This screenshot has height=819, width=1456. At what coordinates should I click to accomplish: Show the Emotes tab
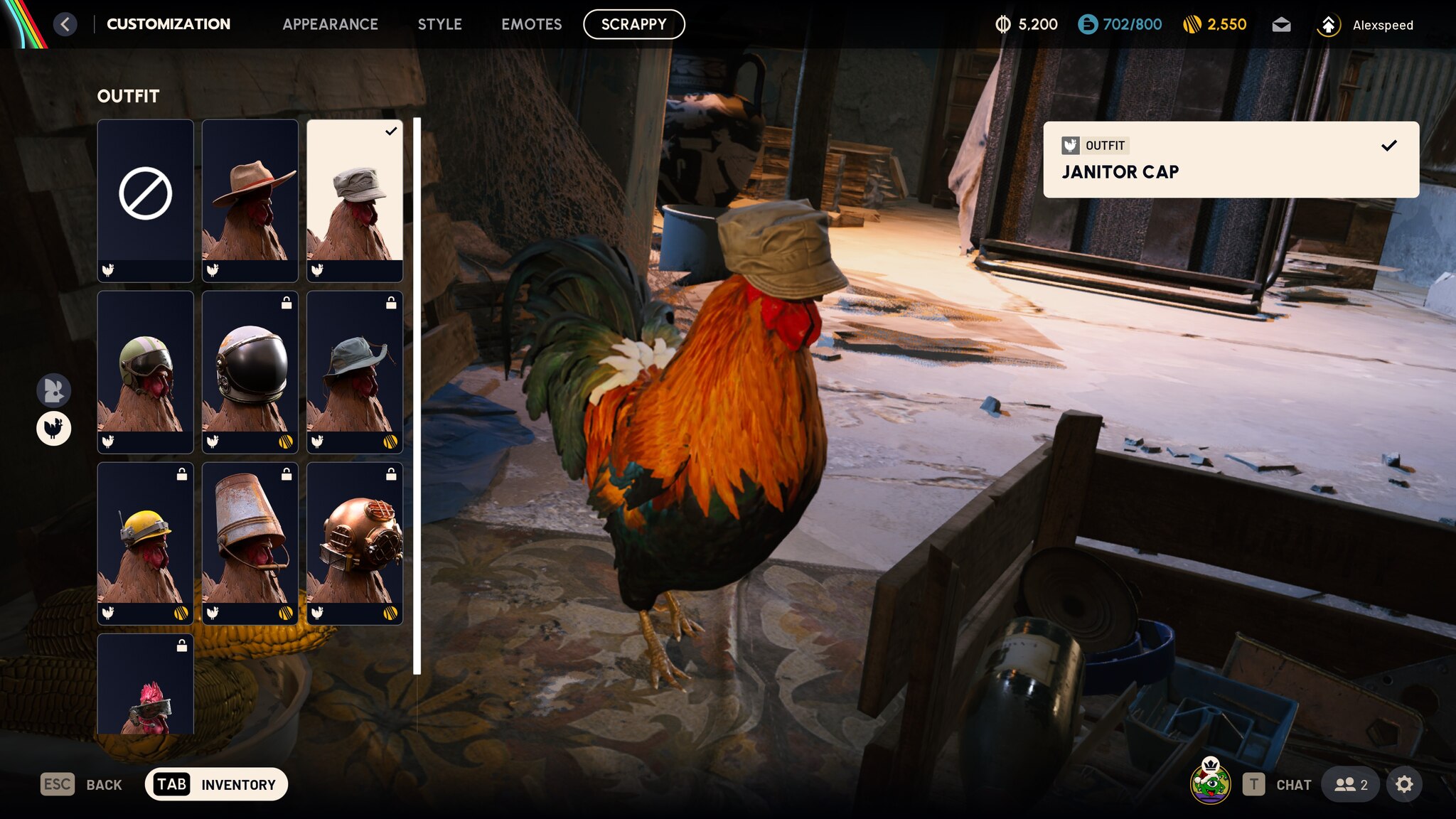click(x=531, y=24)
